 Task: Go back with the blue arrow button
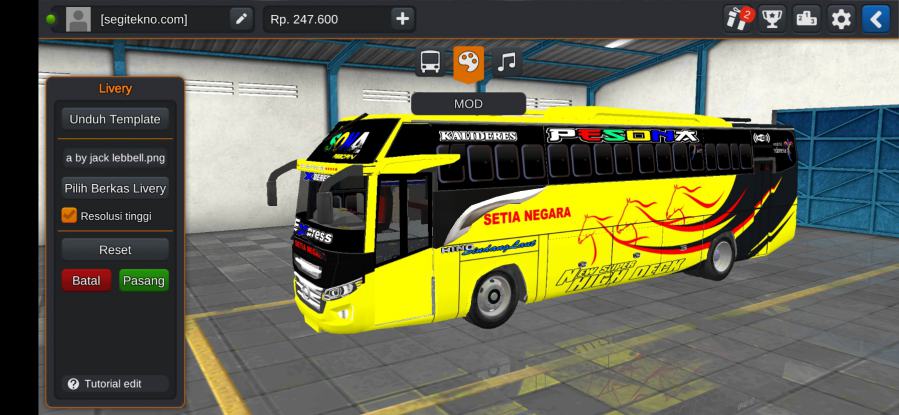tap(875, 18)
